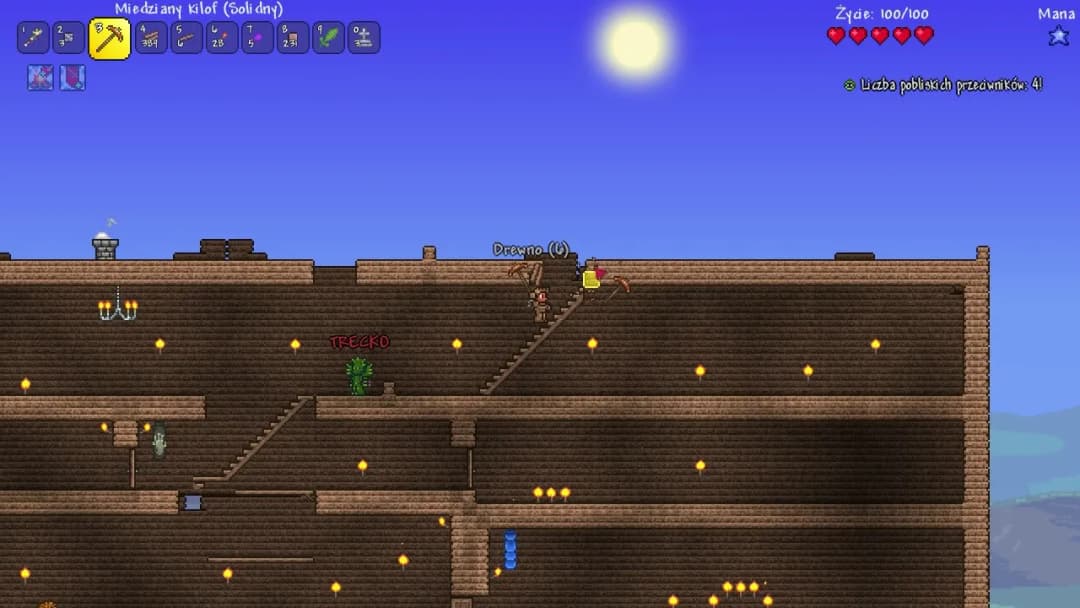
Task: Click the campfire buff icon
Action: coord(41,78)
